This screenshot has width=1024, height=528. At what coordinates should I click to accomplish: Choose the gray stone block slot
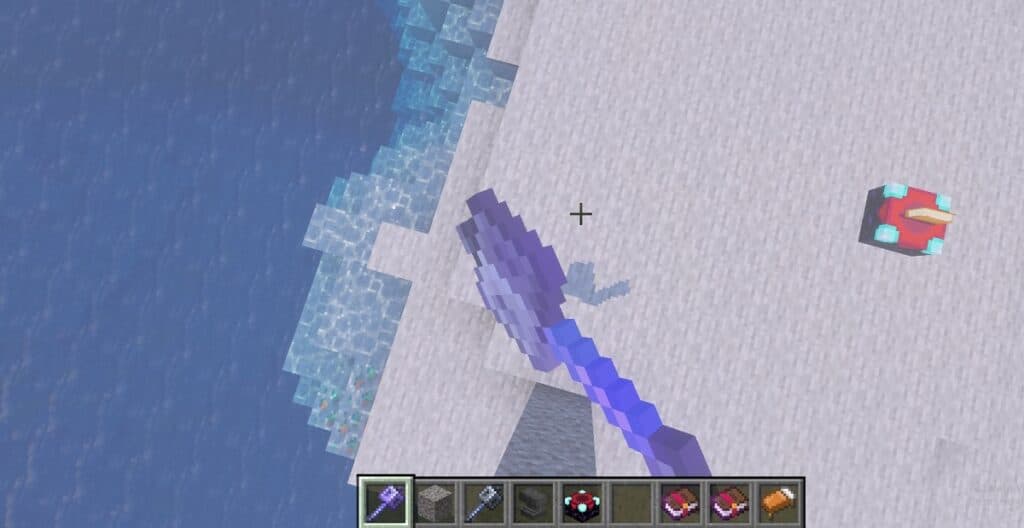[x=434, y=500]
